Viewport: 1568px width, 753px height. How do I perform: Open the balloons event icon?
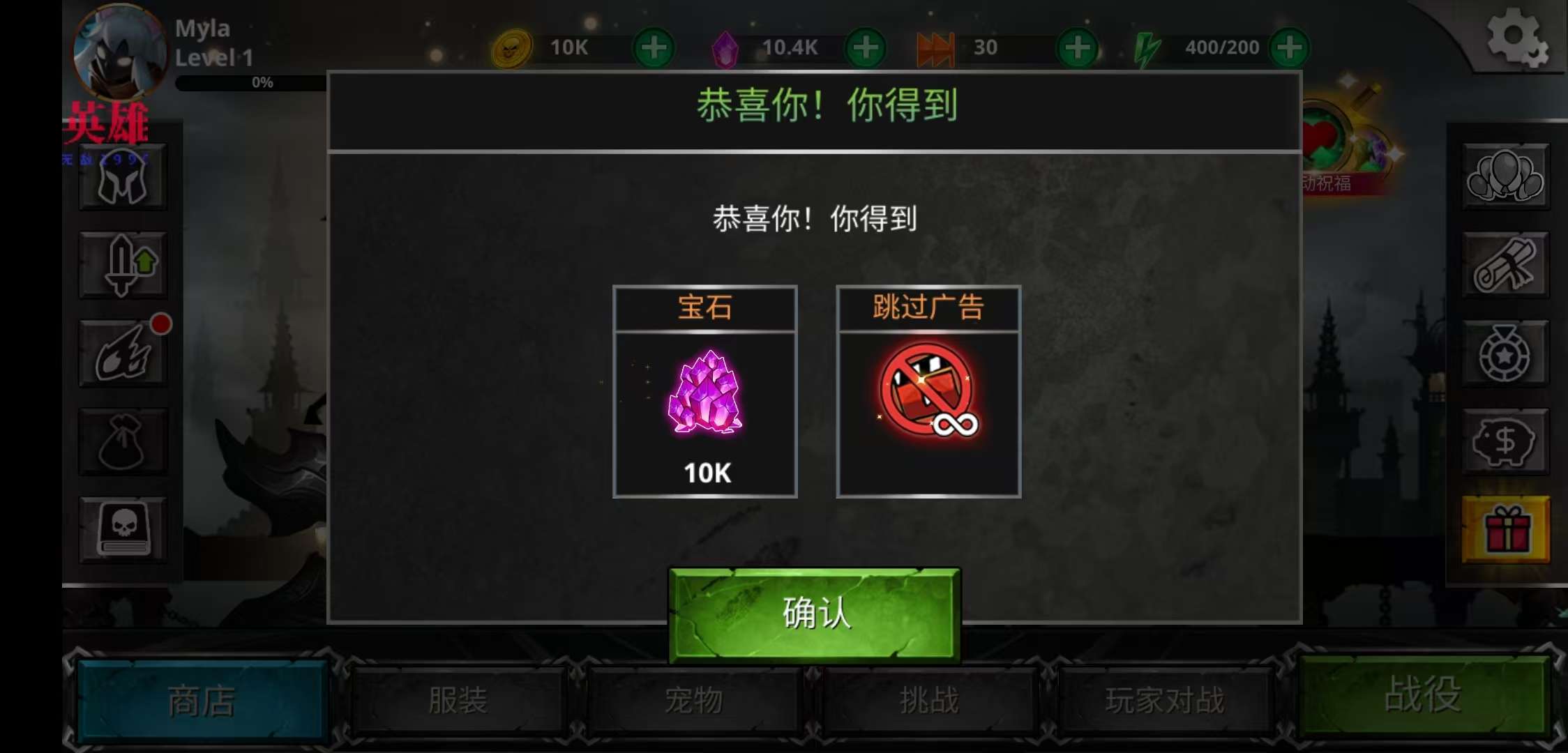1505,177
